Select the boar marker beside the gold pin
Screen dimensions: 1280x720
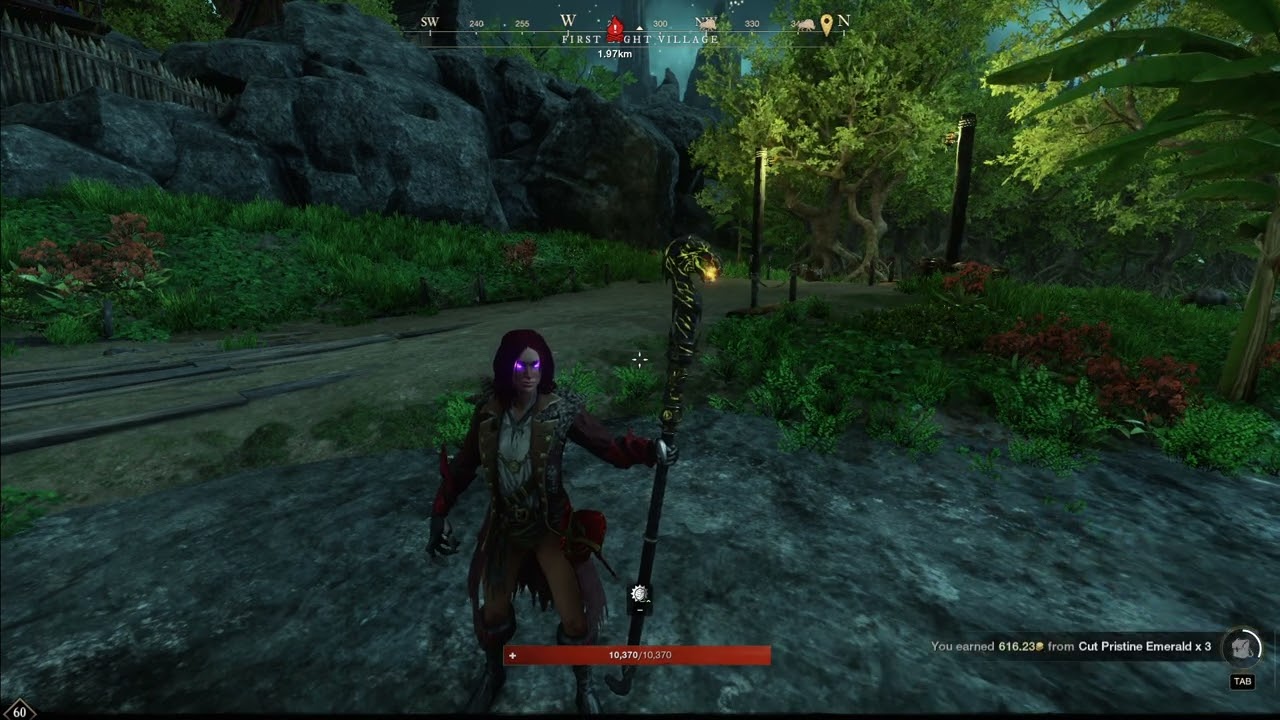coord(805,24)
